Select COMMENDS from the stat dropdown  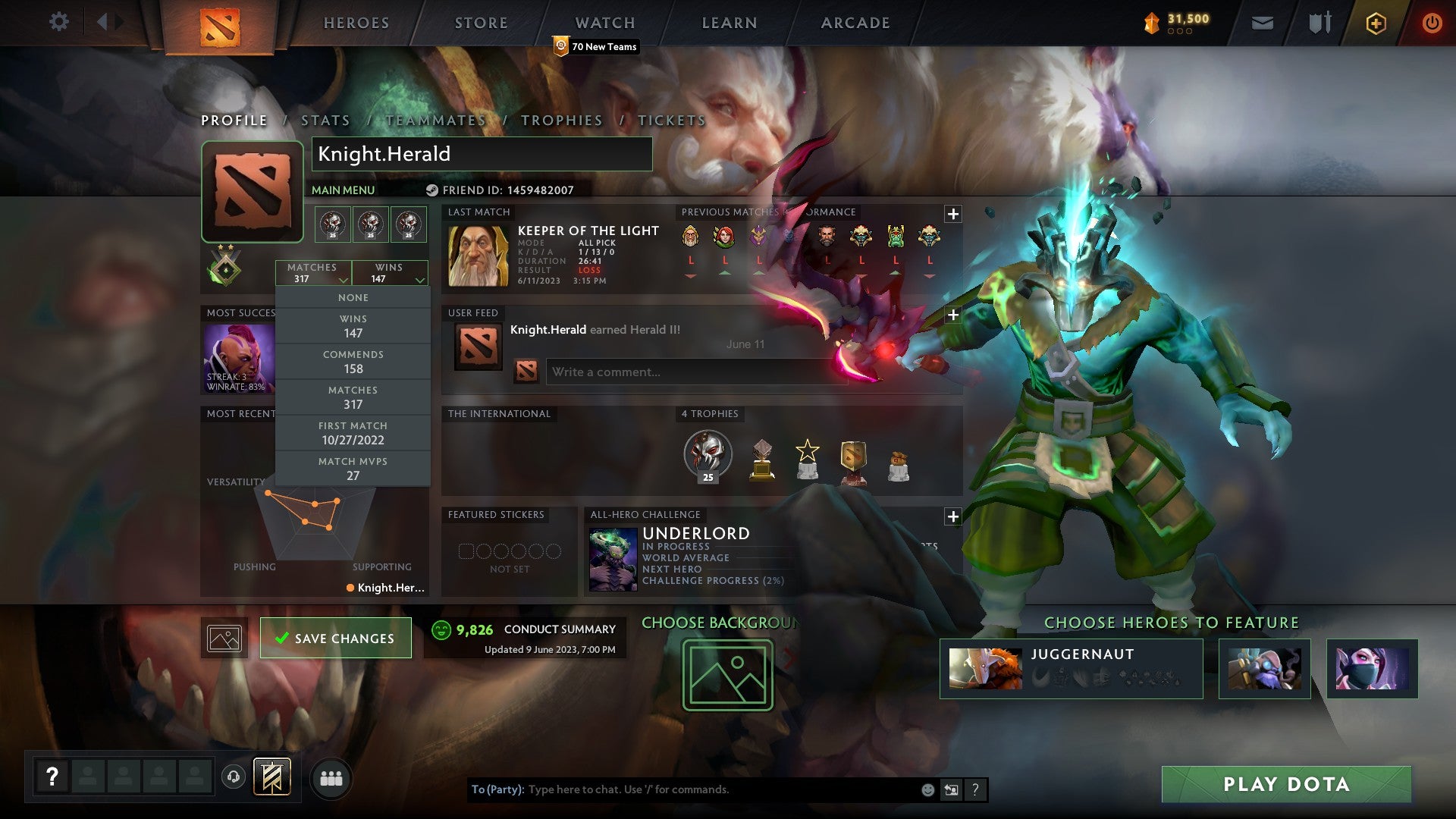353,361
